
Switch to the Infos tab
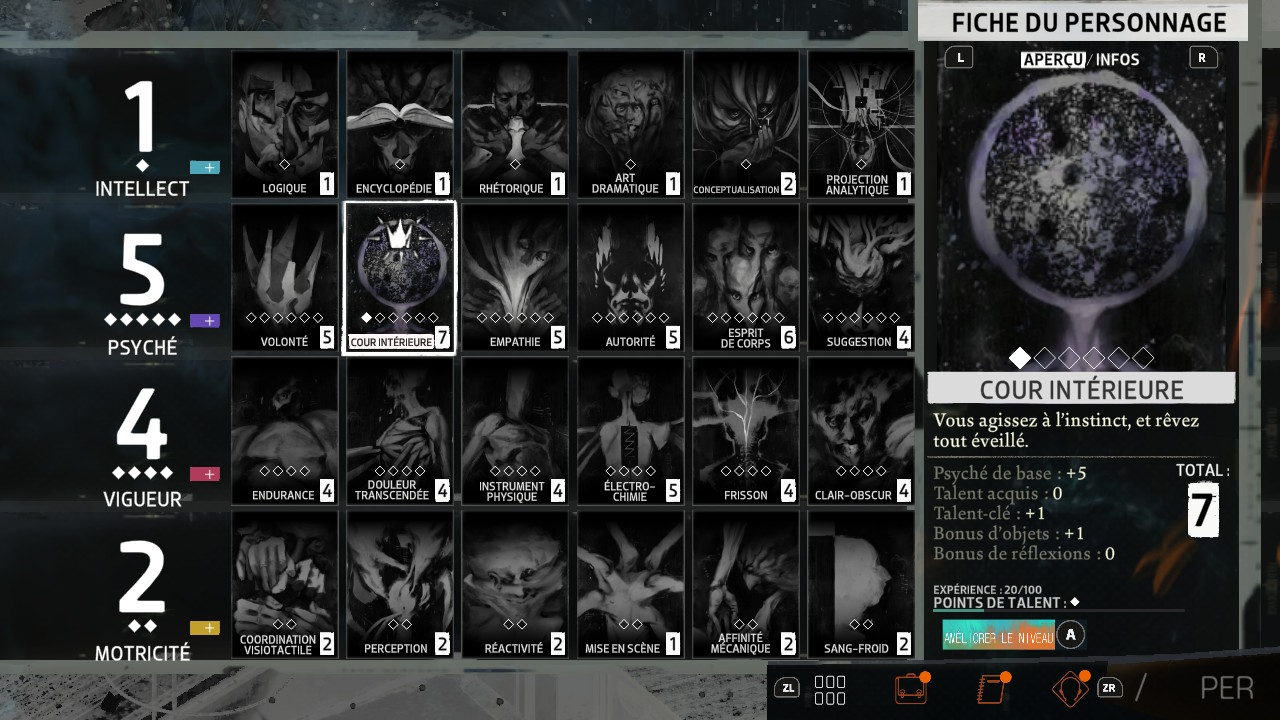pyautogui.click(x=1117, y=60)
